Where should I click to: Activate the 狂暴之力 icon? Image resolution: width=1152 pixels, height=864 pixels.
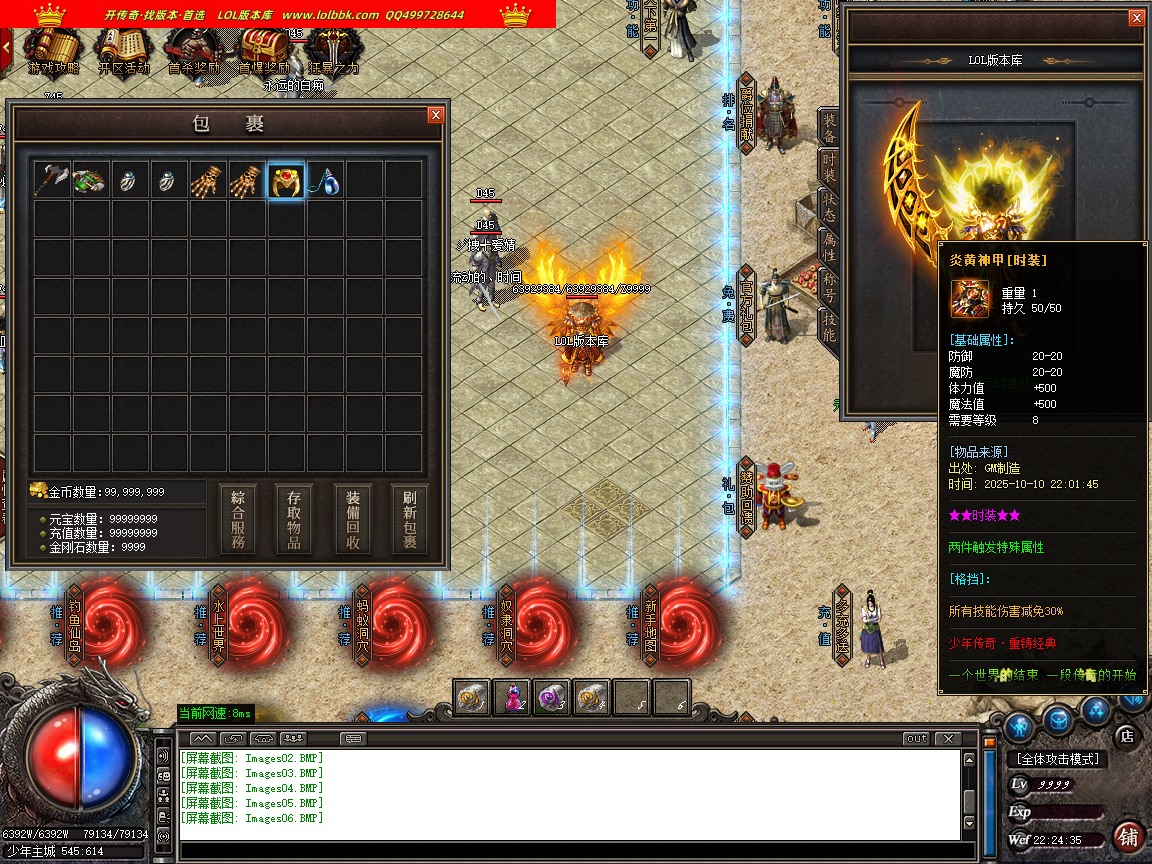coord(334,50)
